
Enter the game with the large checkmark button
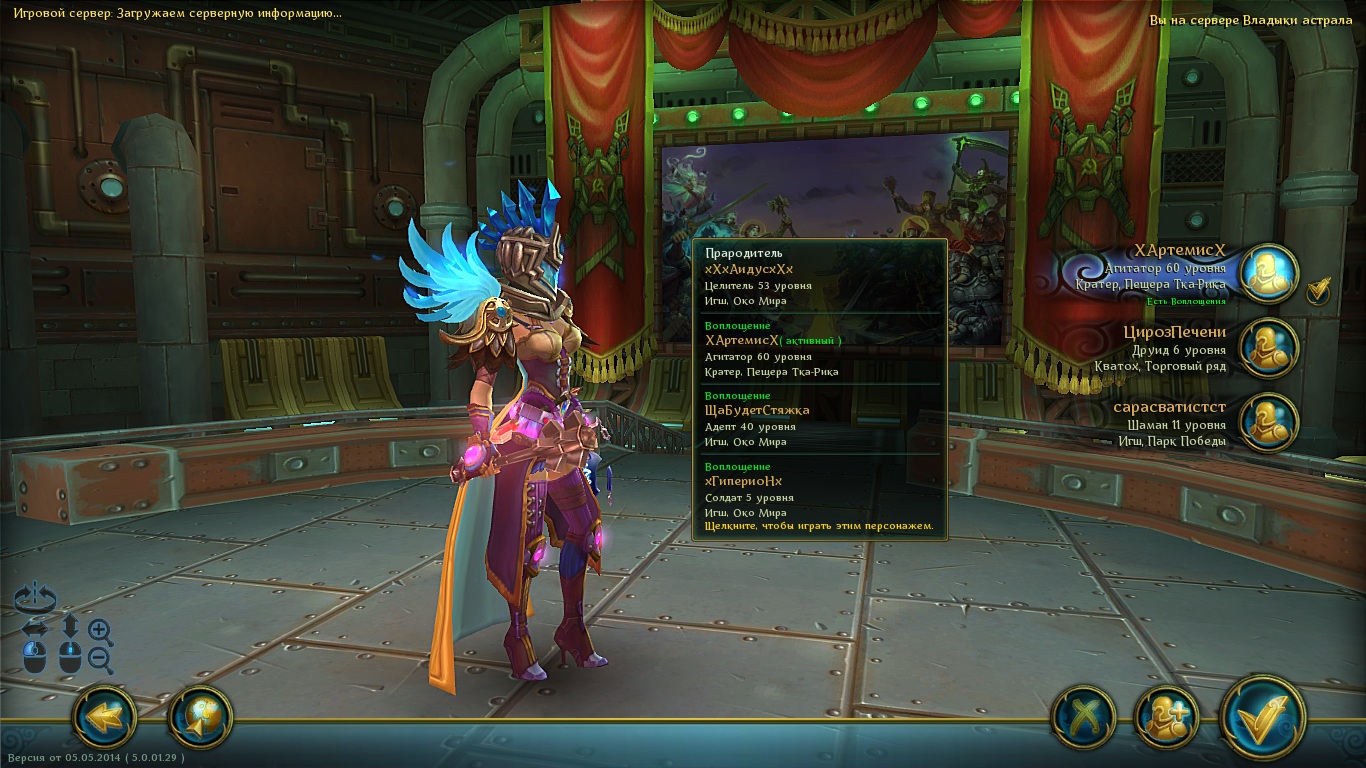pyautogui.click(x=1263, y=717)
